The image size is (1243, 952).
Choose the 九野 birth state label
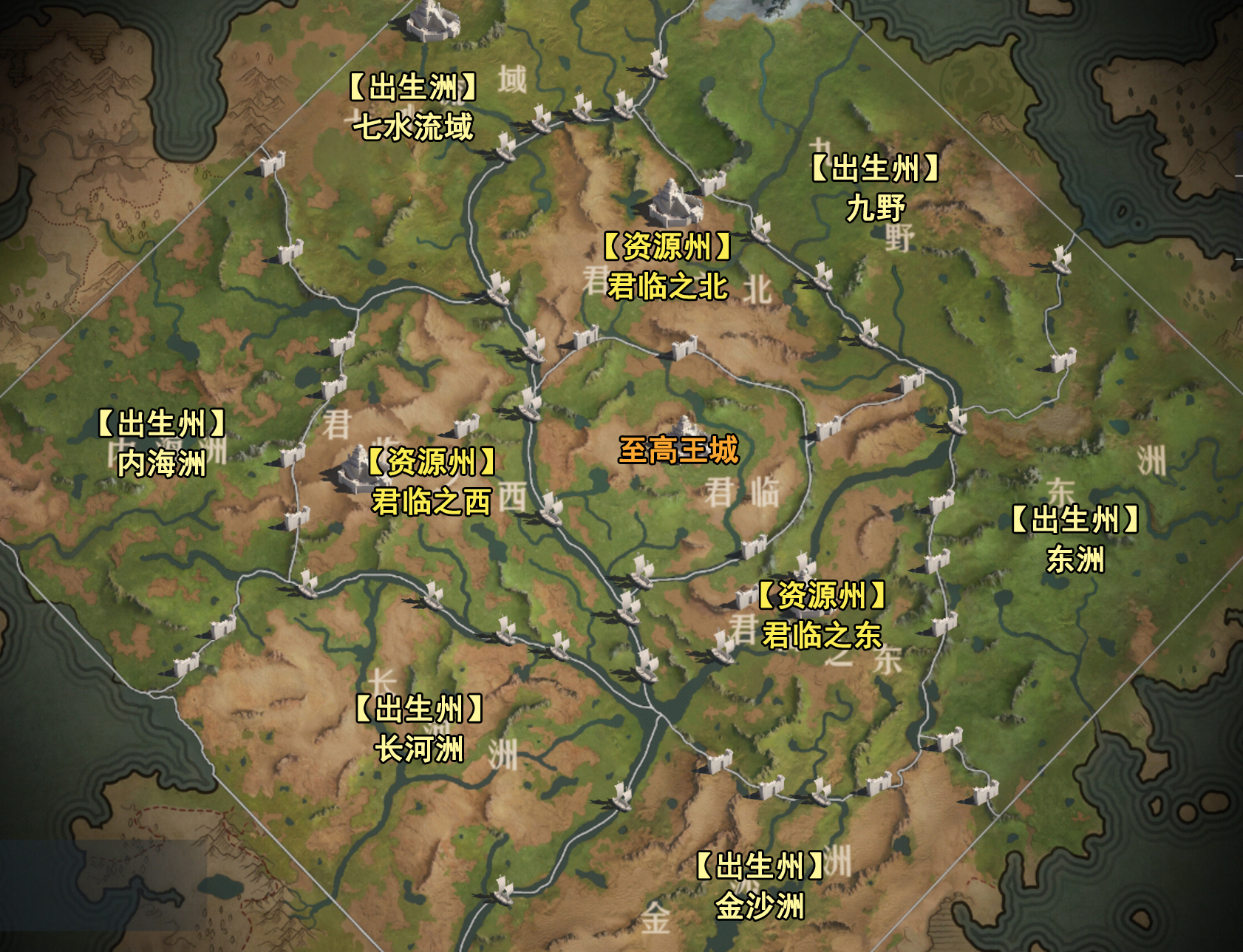(x=875, y=208)
